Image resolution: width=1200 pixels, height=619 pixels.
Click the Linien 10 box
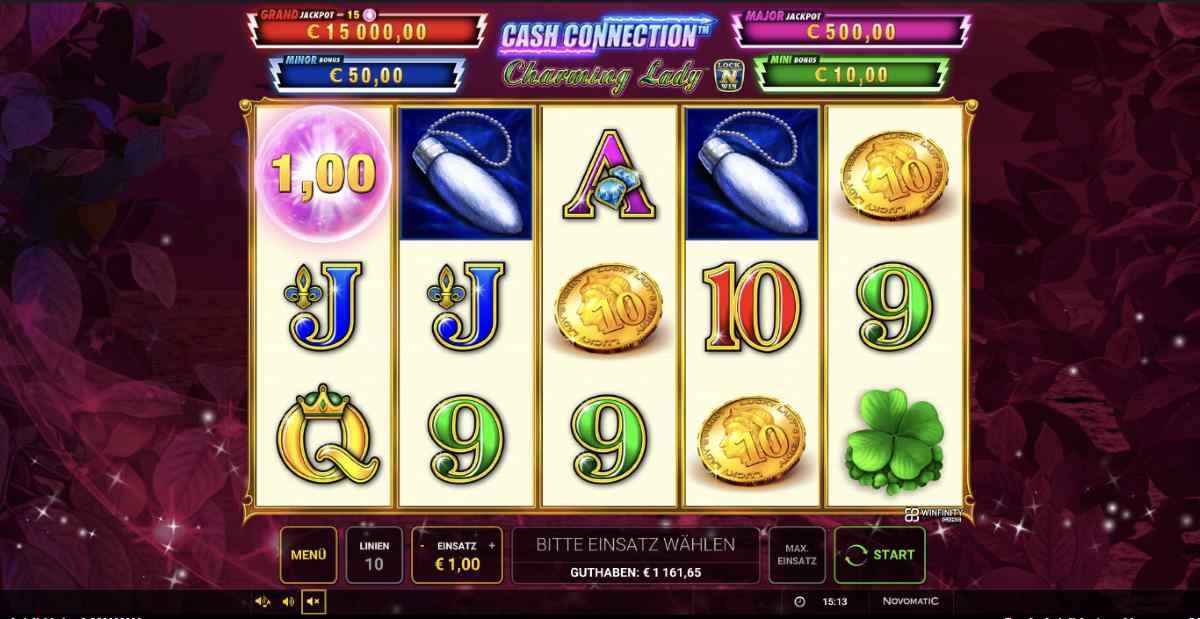[x=374, y=554]
